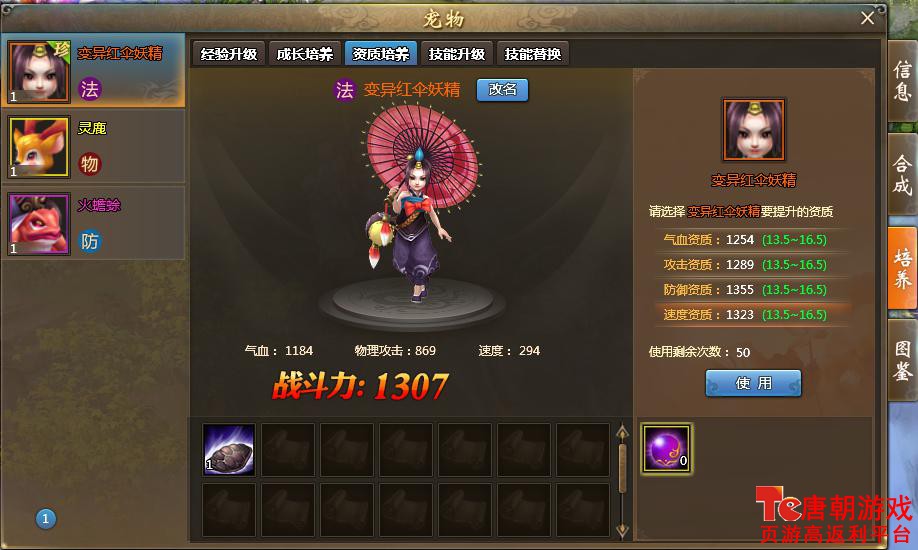Screen dimensions: 918x550
Task: Switch to the 技能升级 tab
Action: point(457,55)
